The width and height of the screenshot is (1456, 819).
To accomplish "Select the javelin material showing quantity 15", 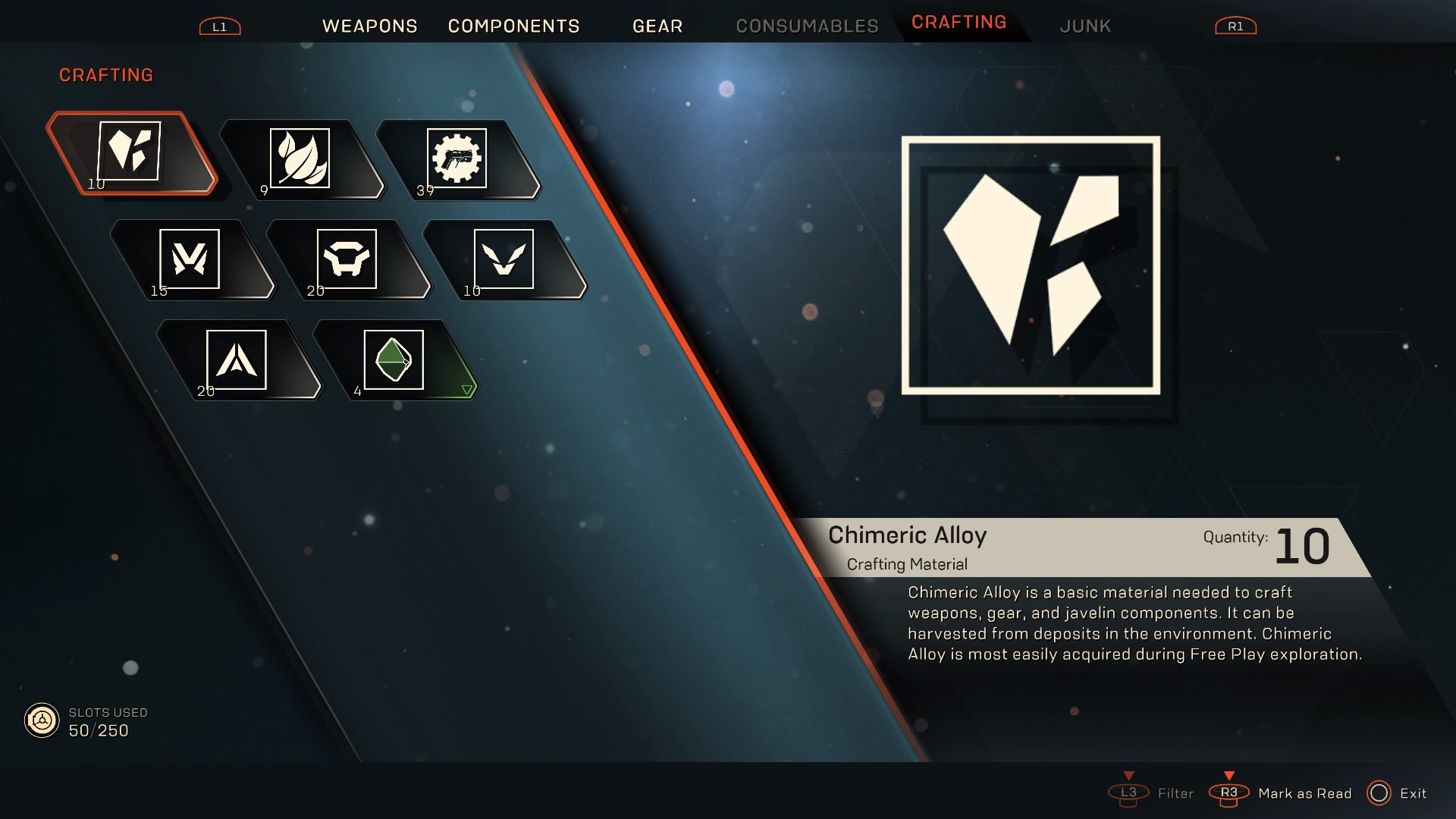I will pos(190,258).
